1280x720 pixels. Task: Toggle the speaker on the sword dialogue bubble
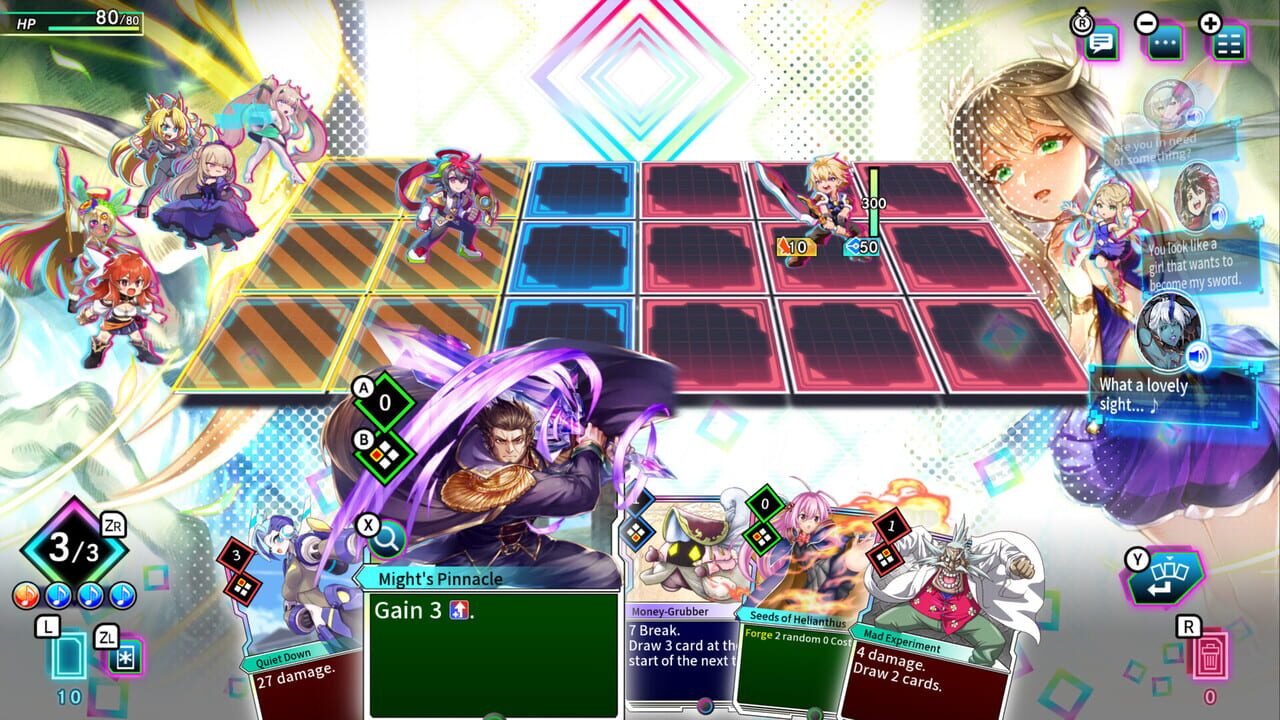[1217, 215]
